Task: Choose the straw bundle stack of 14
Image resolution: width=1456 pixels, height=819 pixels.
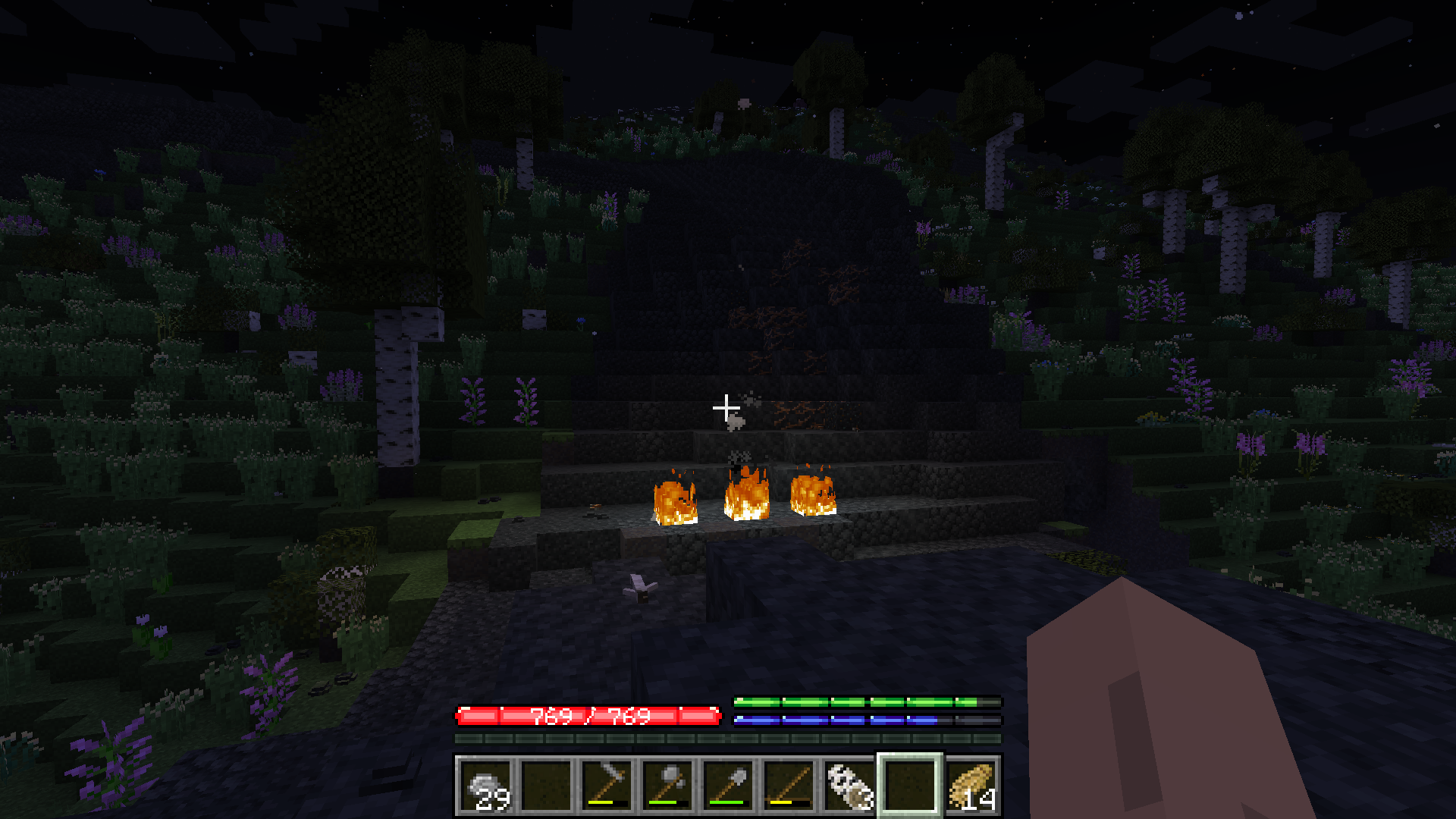Action: tap(971, 786)
